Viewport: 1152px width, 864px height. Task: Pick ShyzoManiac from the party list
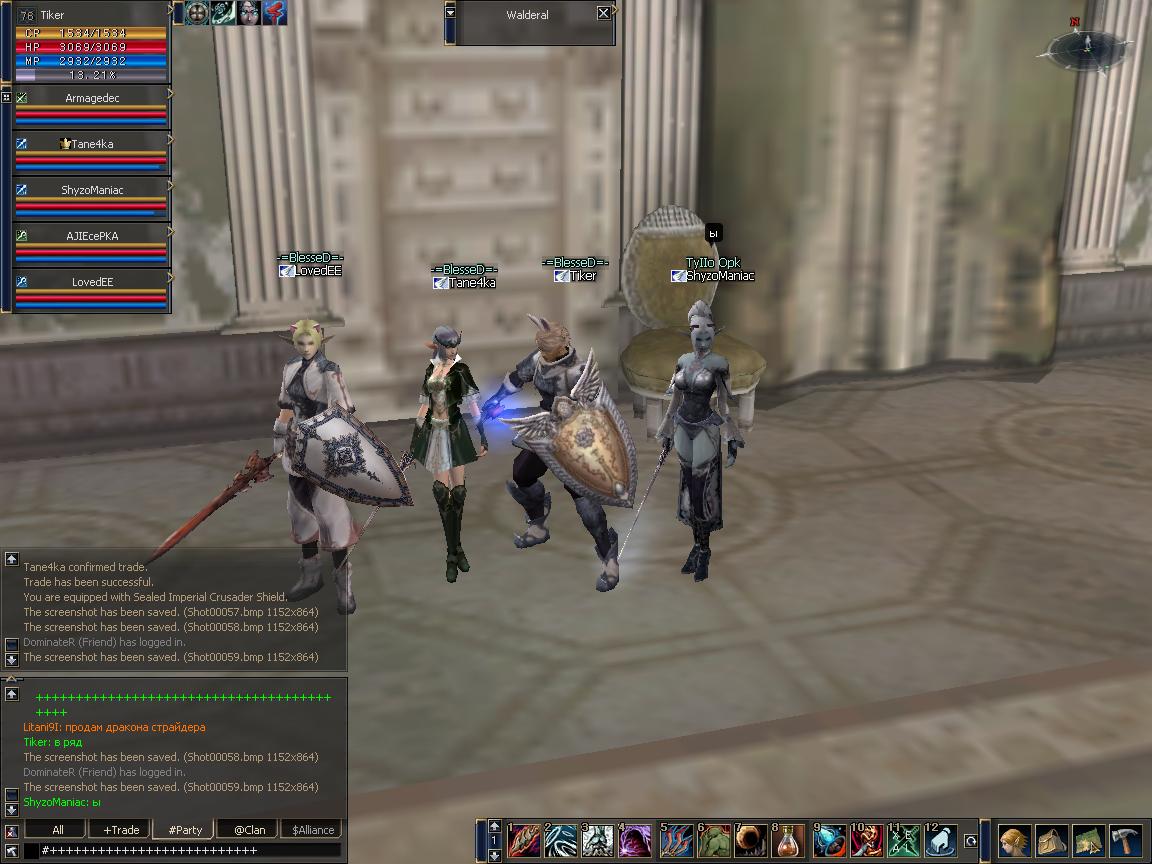(x=91, y=190)
